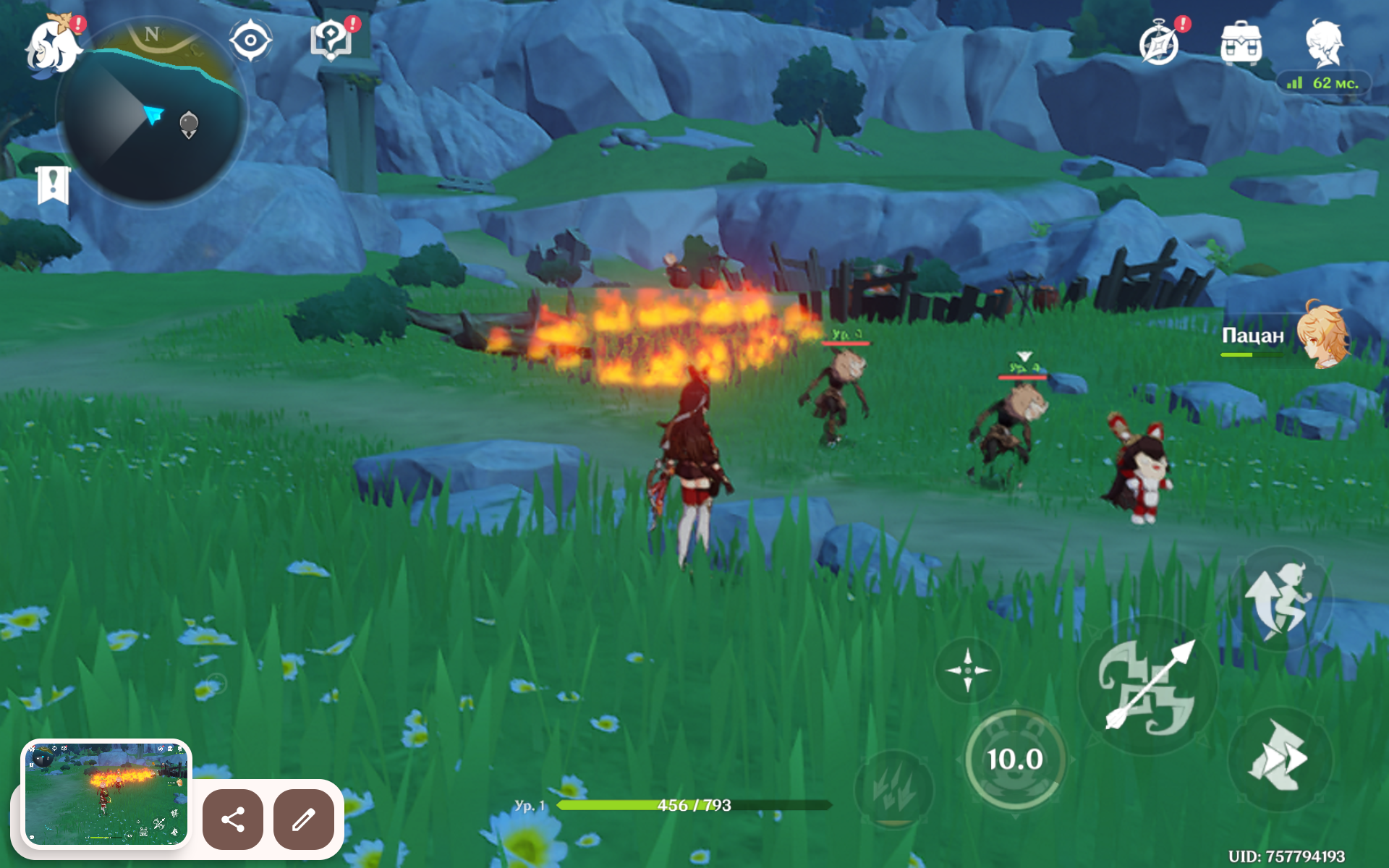Viewport: 1389px width, 868px height.
Task: Edit the screenshot with pencil button
Action: 304,820
